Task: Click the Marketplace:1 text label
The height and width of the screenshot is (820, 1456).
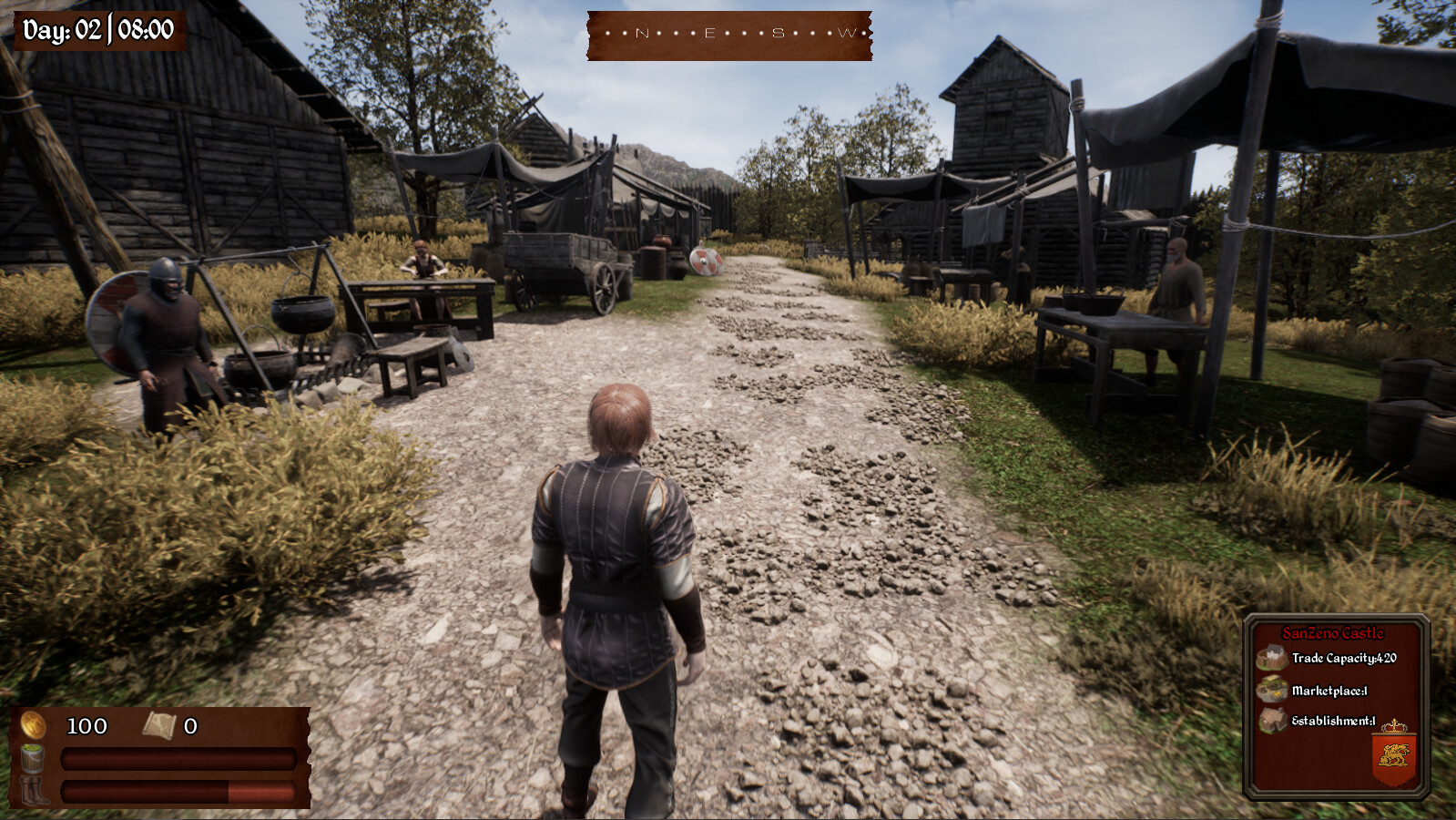Action: coord(1329,691)
